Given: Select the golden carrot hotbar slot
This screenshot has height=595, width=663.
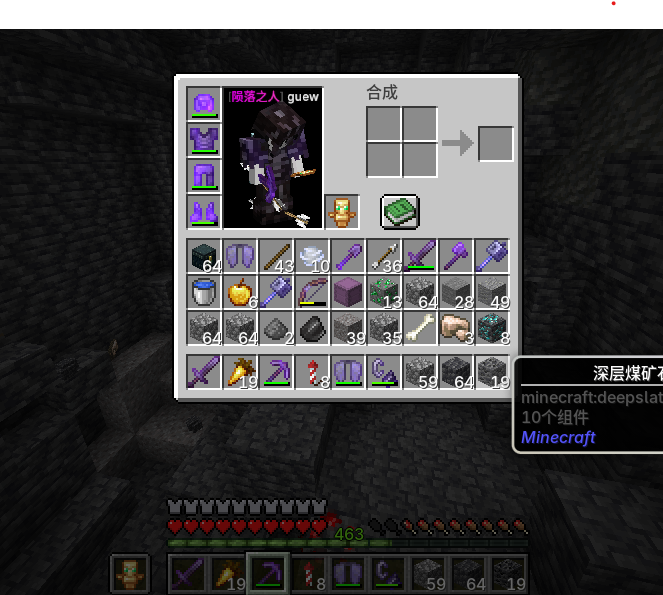Looking at the screenshot, I should (241, 372).
